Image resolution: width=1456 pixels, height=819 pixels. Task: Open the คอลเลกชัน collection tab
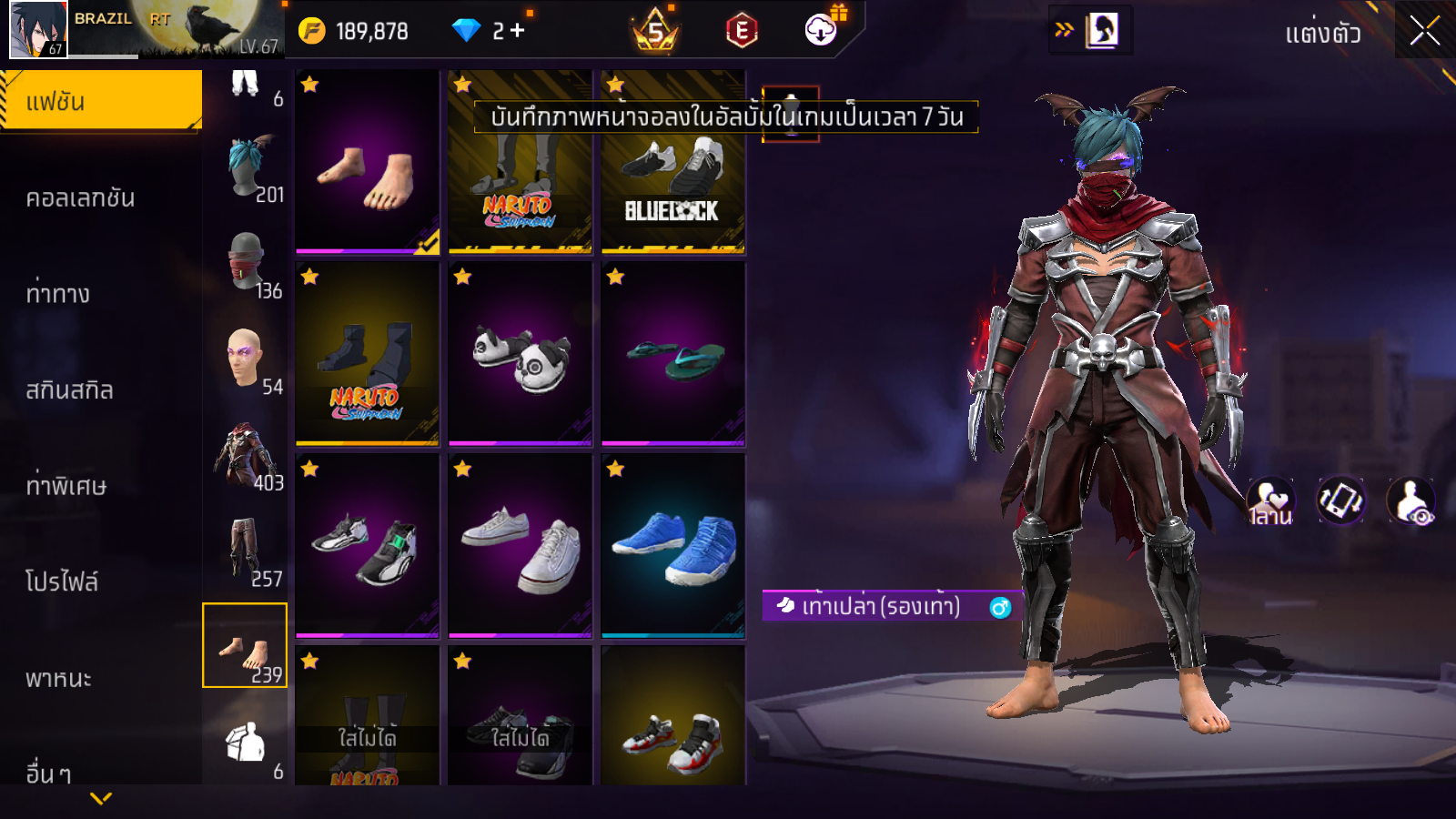click(x=82, y=197)
